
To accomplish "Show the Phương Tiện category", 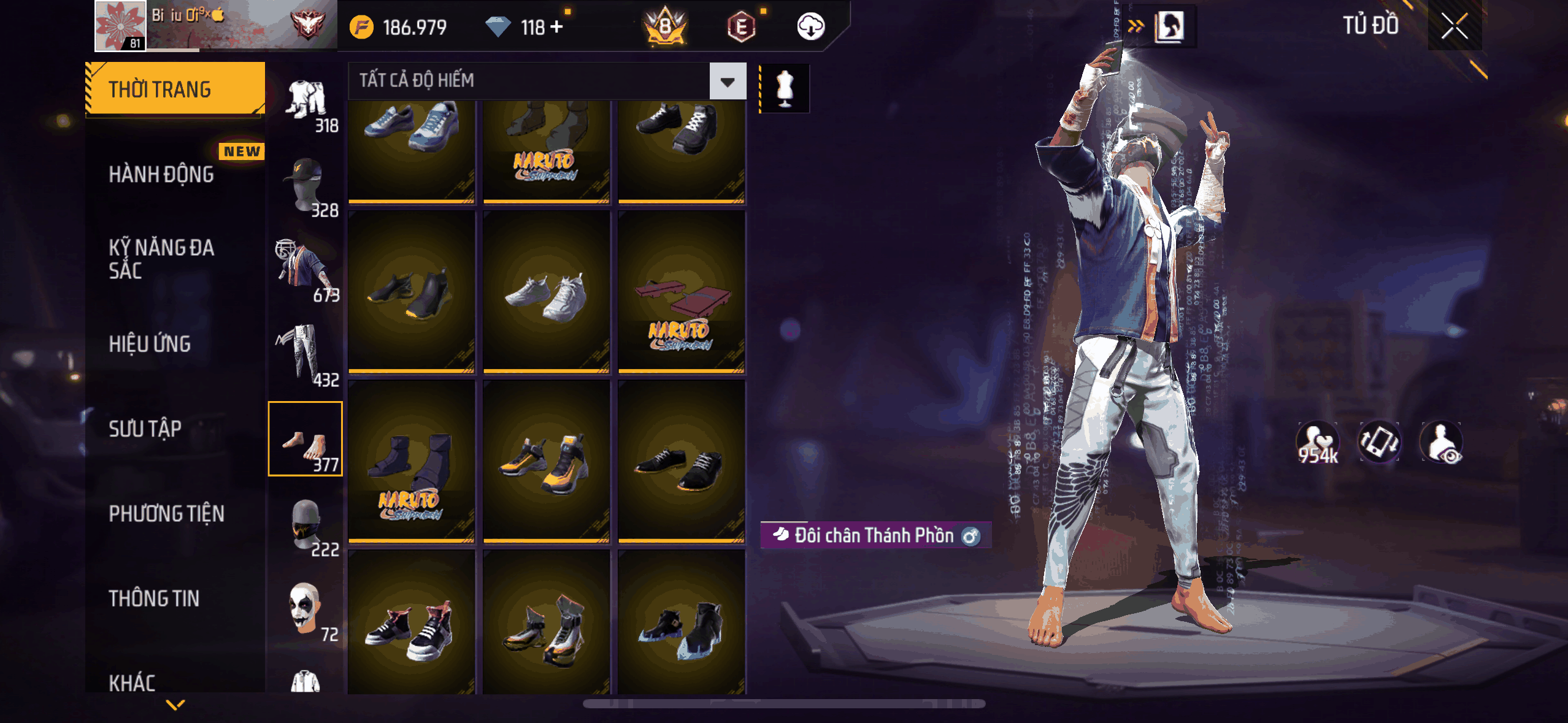I will tap(167, 513).
